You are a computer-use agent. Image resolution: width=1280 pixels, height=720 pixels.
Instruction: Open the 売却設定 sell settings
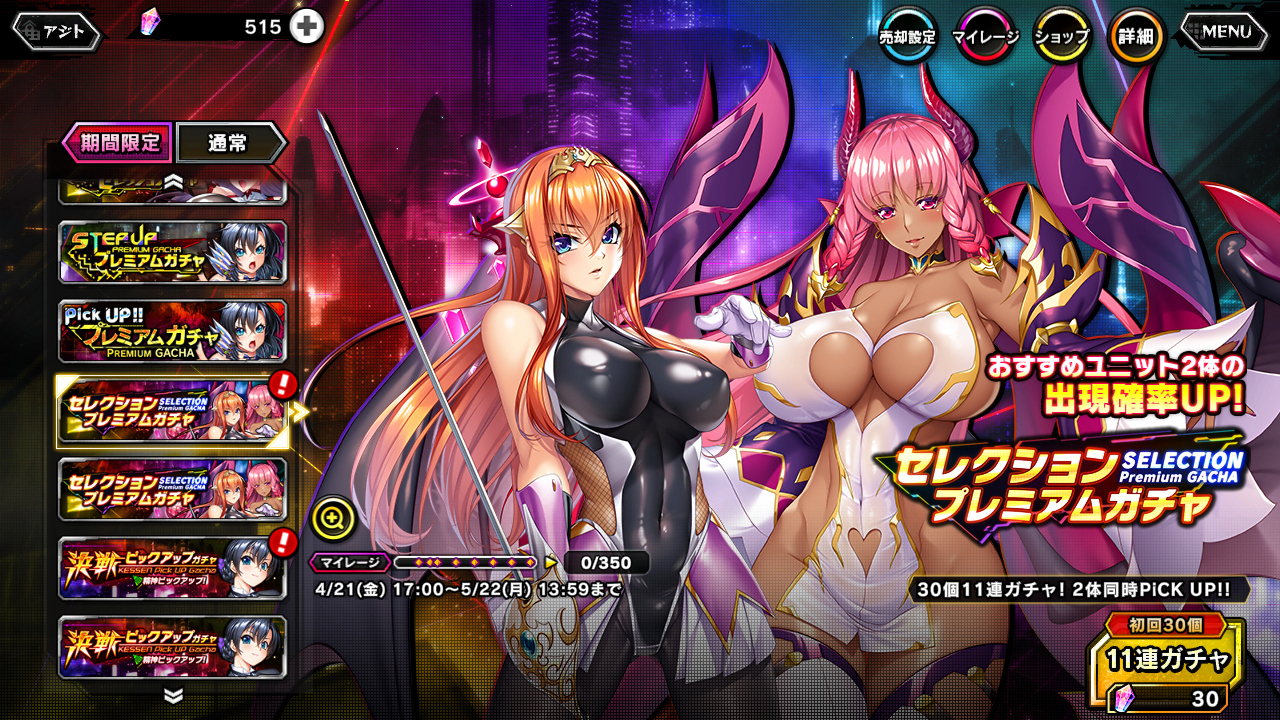tap(908, 37)
